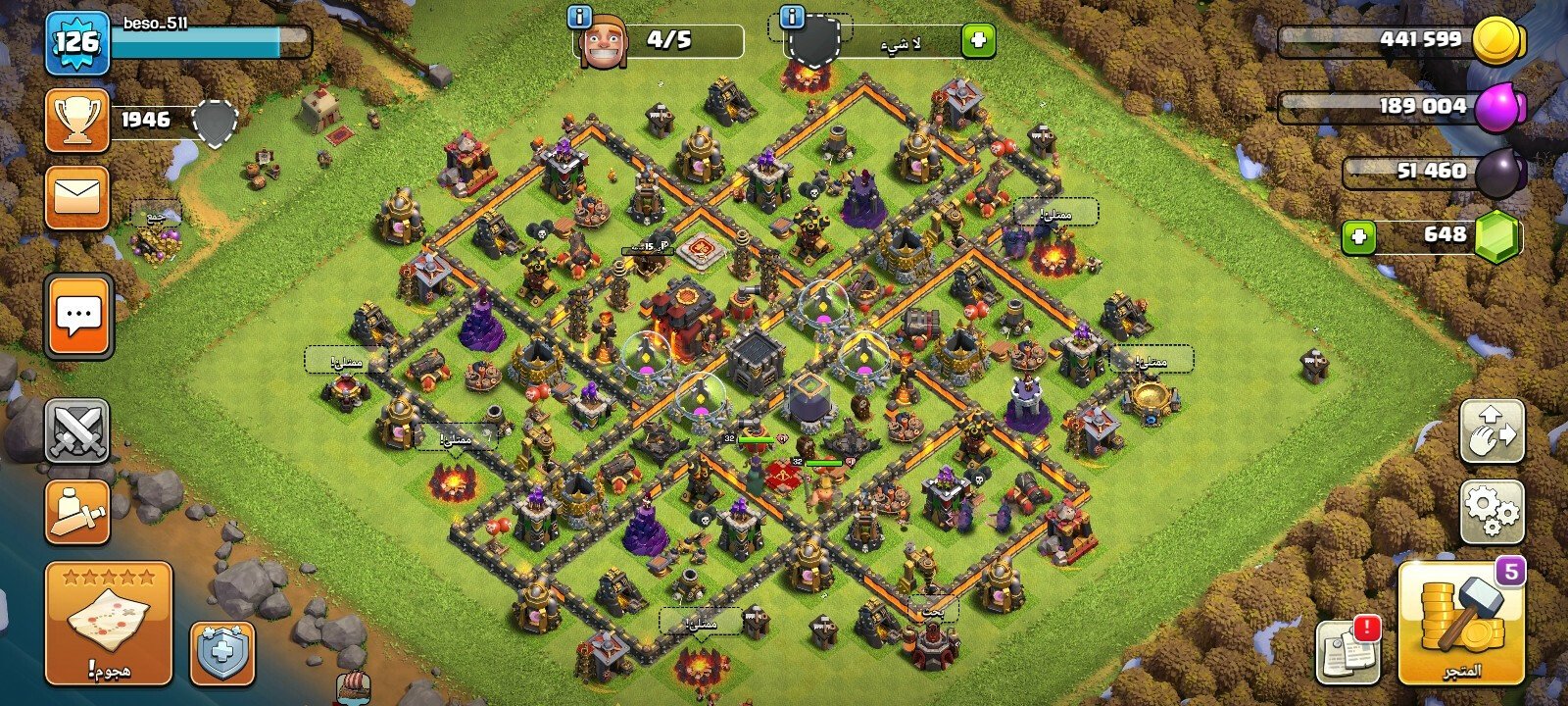Show shield info via the info icon

792,17
